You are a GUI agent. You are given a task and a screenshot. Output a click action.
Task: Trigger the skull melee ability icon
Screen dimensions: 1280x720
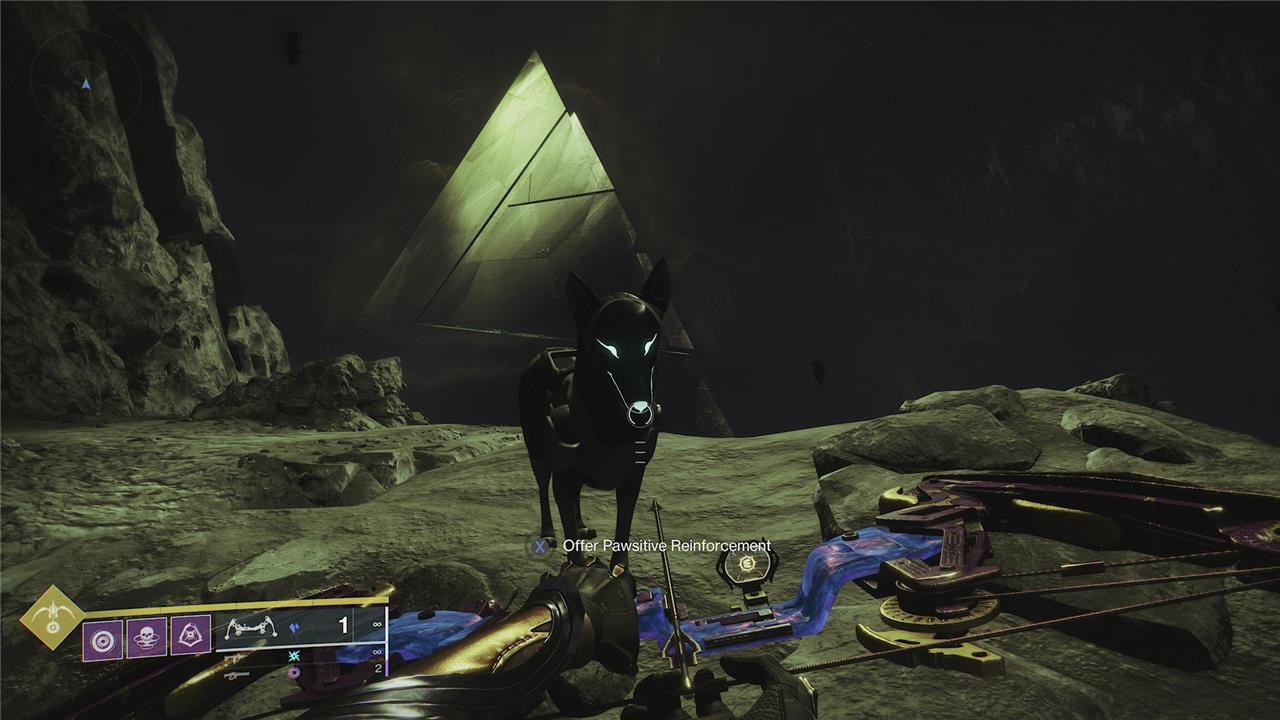tap(147, 637)
